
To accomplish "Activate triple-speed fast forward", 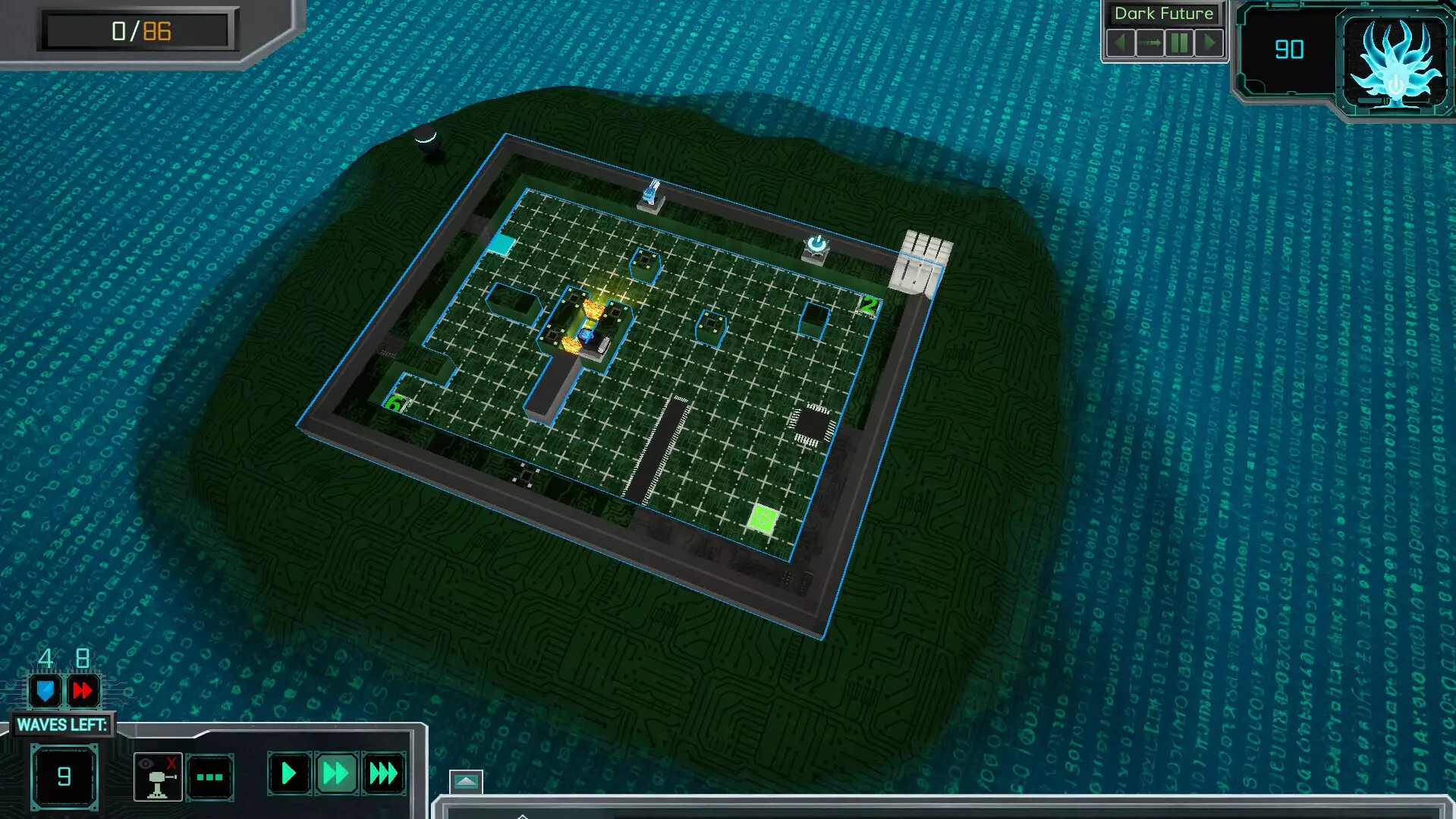I will click(x=382, y=774).
